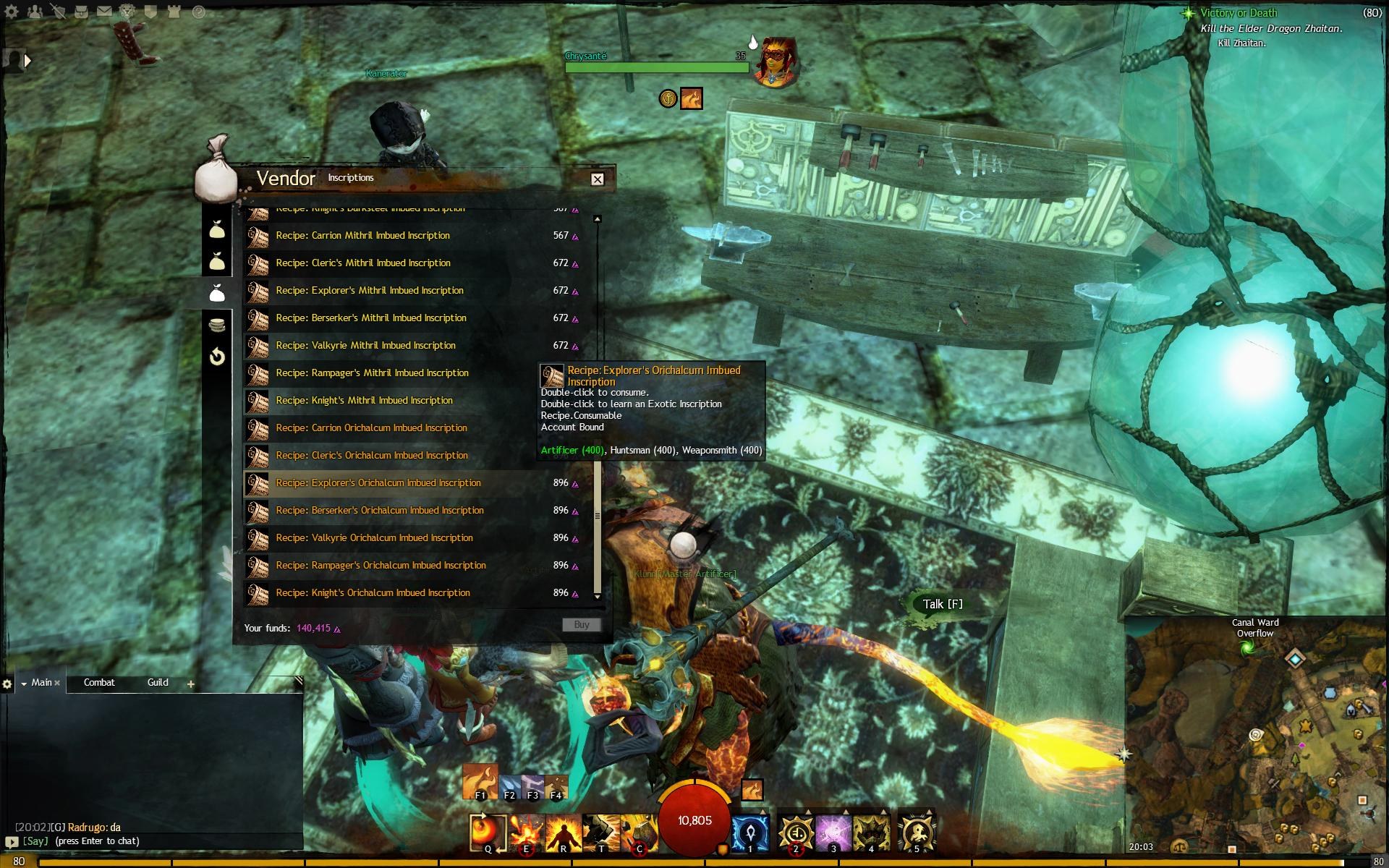The image size is (1389, 868).
Task: Activate the F1 fire attunement skill
Action: pos(480,782)
